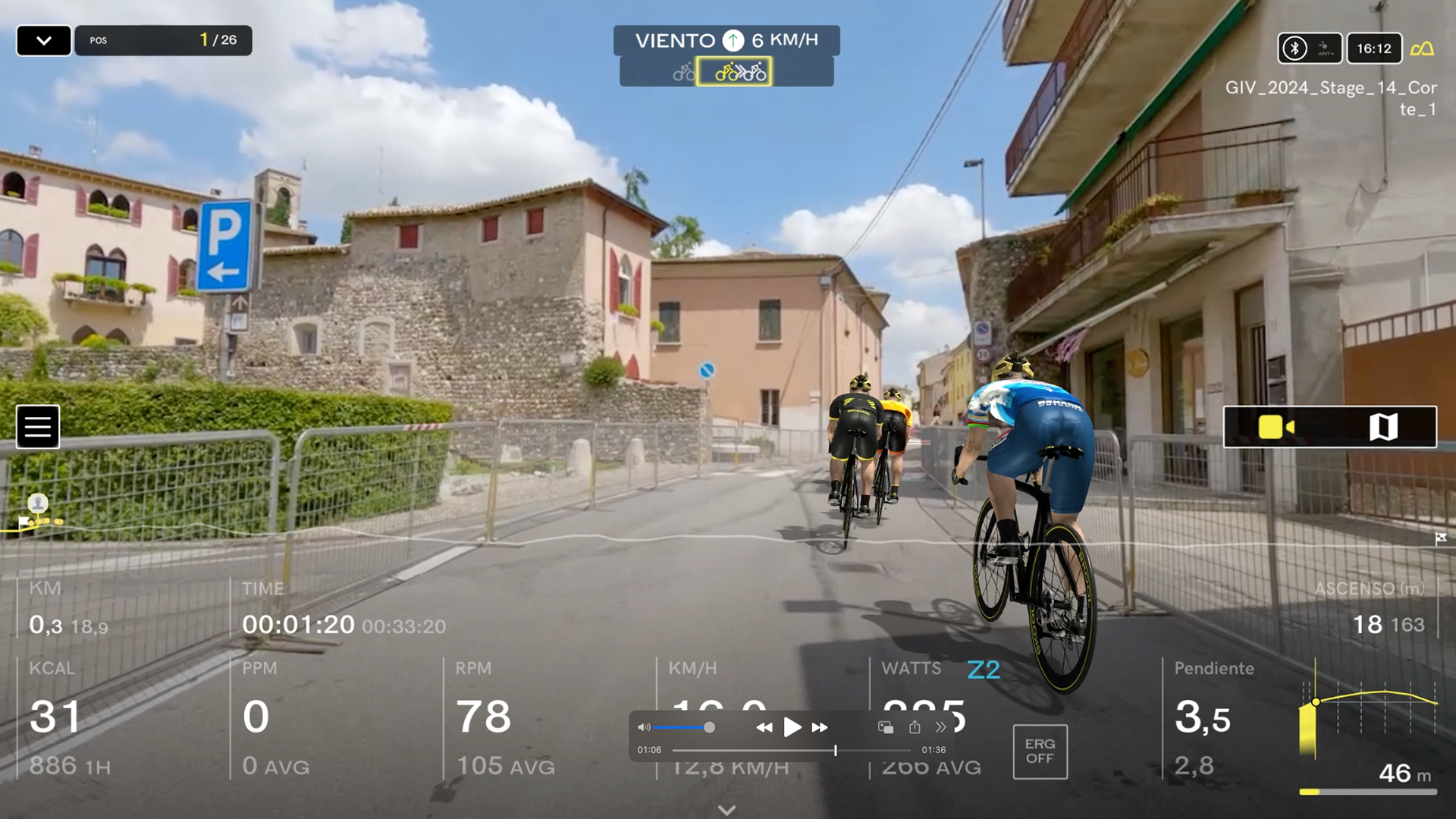Toggle the ERG OFF button
This screenshot has width=1456, height=819.
point(1040,752)
